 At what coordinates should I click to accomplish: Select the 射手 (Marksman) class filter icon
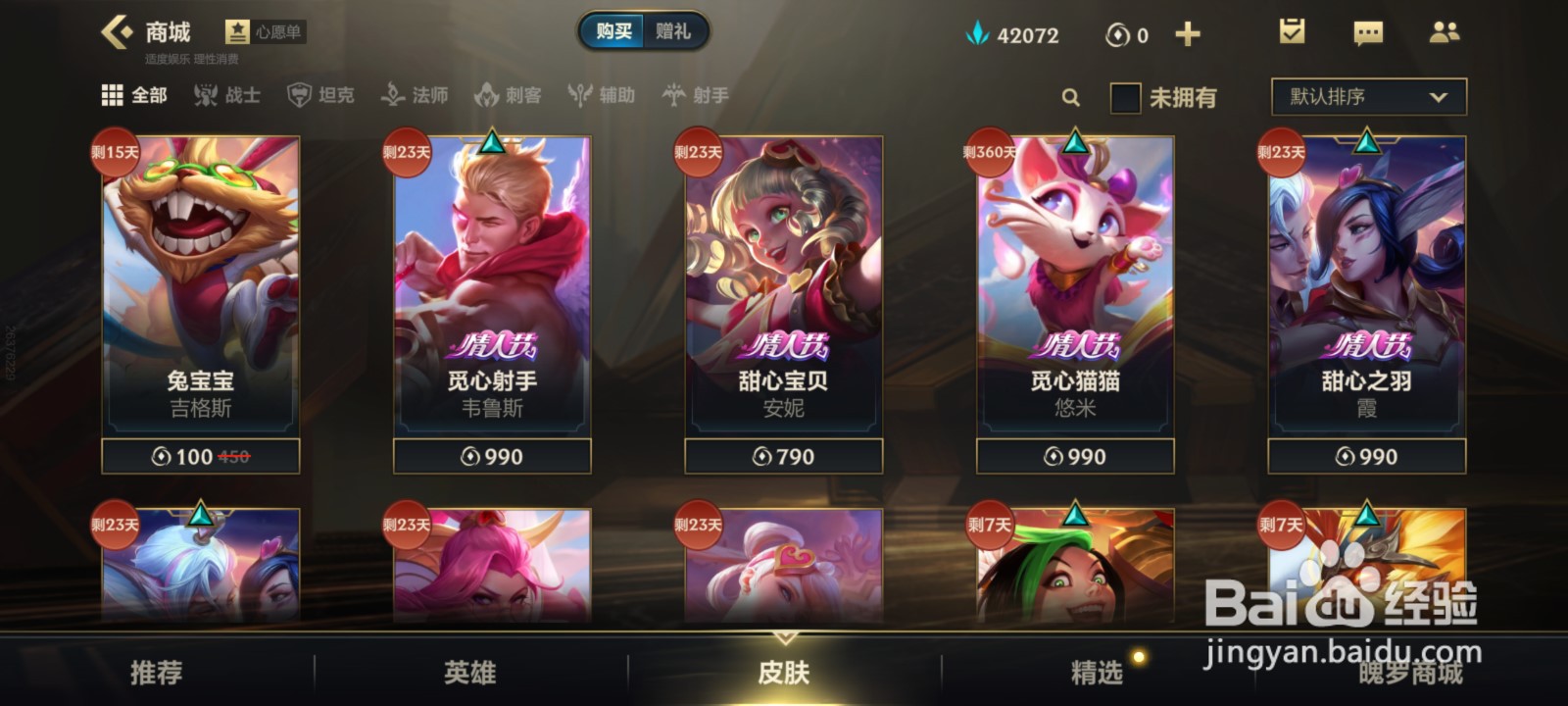674,96
